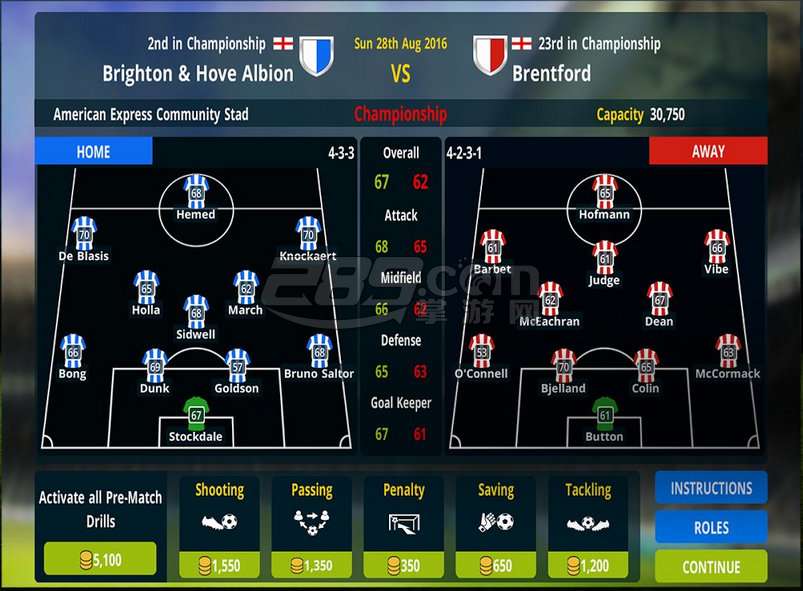The height and width of the screenshot is (591, 803).
Task: Purchase the Saving drill
Action: 495,565
